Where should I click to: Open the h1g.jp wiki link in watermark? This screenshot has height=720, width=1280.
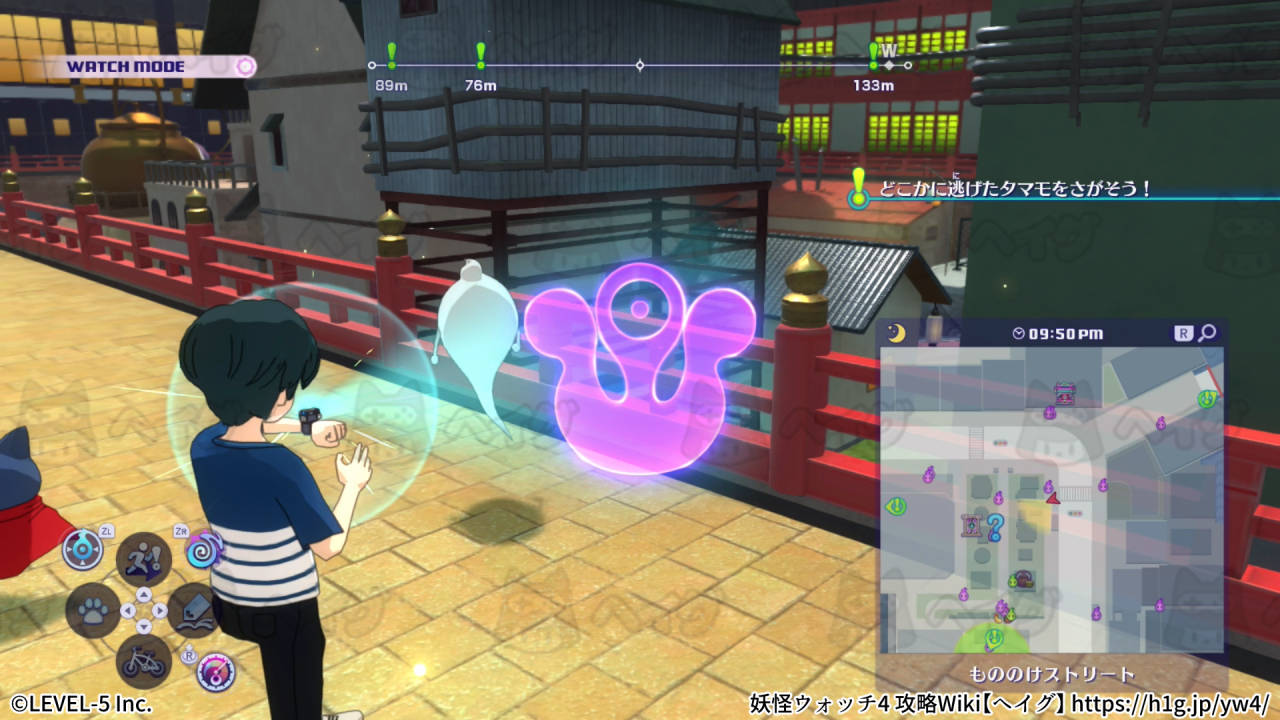1171,703
